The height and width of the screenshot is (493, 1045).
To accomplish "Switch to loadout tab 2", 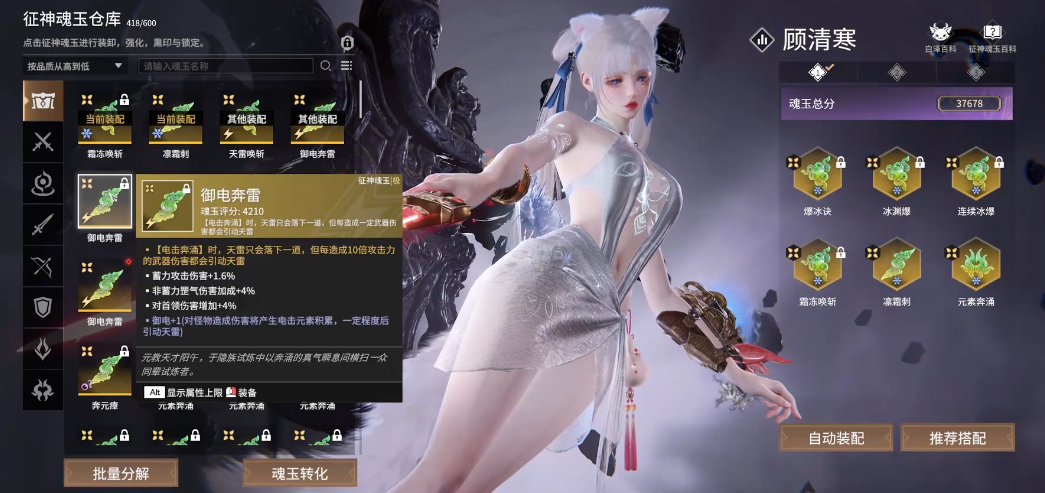I will pos(896,72).
